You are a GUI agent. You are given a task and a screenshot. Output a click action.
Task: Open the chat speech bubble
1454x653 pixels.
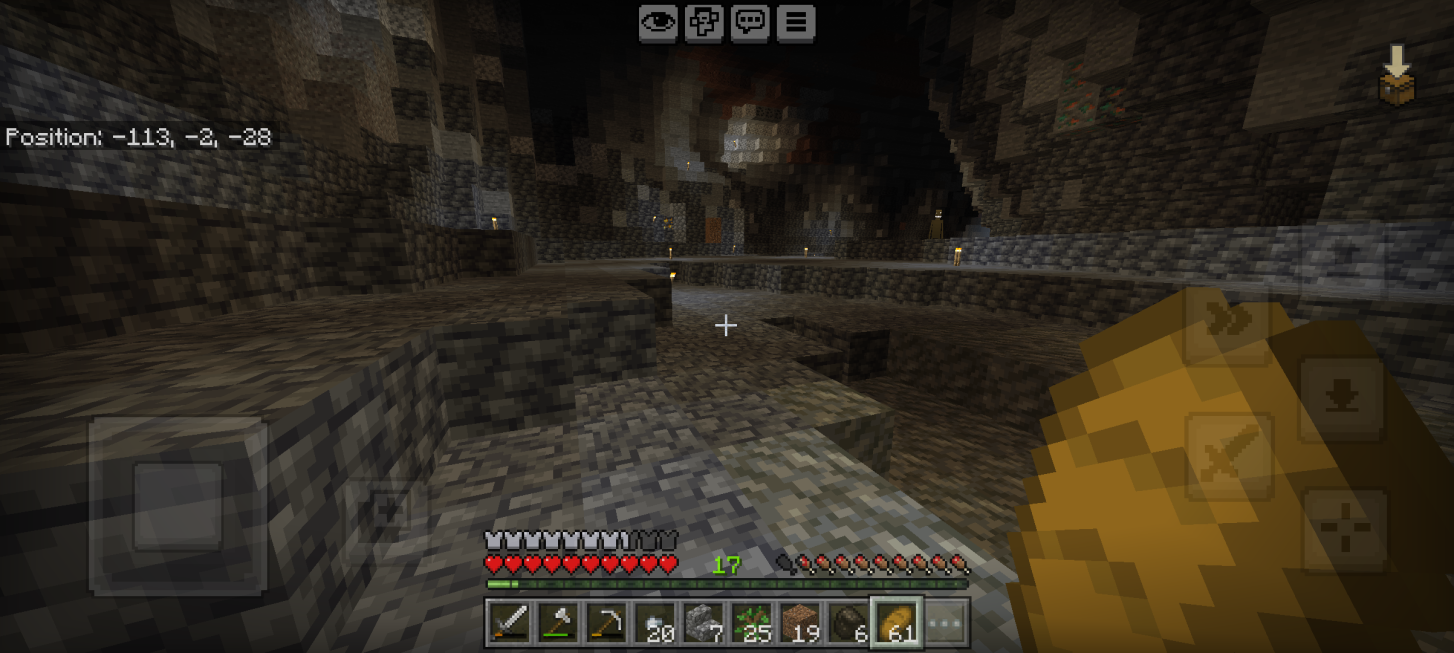click(750, 23)
